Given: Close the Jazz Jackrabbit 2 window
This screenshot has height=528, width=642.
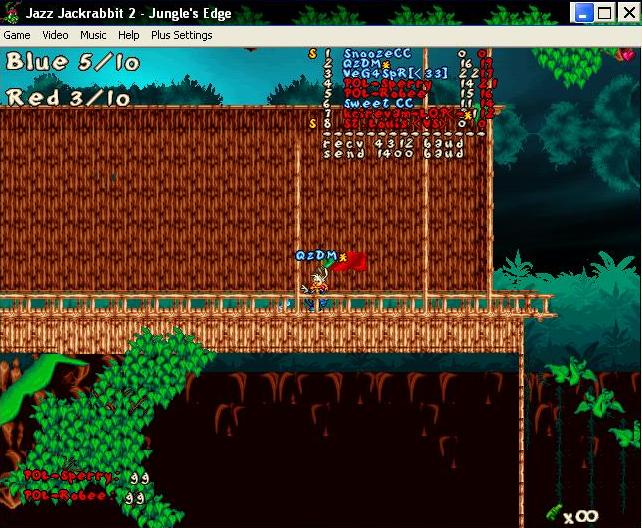Looking at the screenshot, I should (x=627, y=13).
